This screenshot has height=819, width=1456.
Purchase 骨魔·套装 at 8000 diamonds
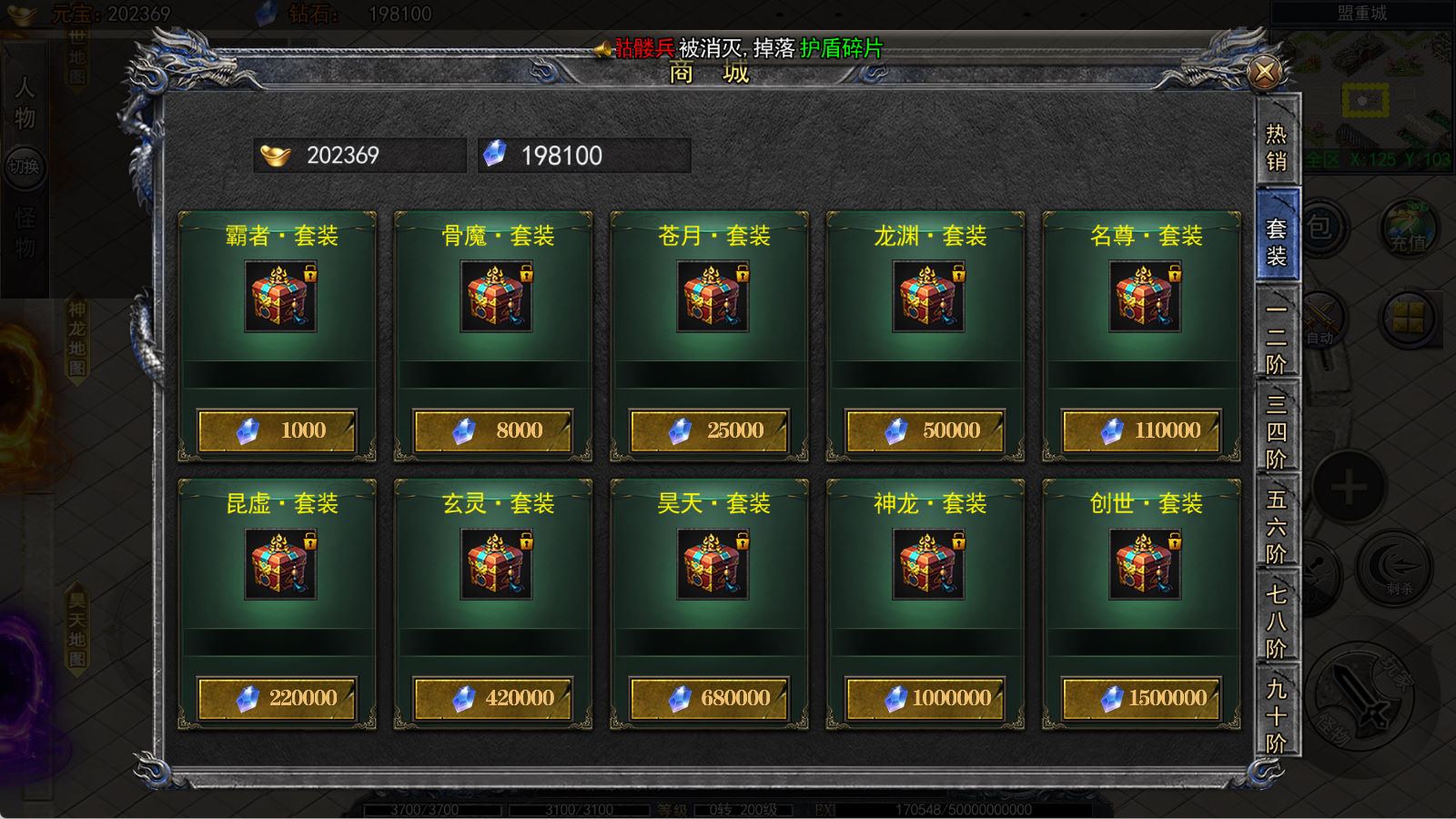click(493, 430)
